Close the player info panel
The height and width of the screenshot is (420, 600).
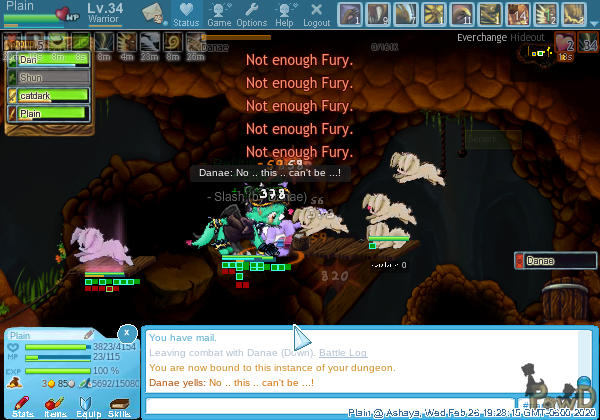(127, 332)
